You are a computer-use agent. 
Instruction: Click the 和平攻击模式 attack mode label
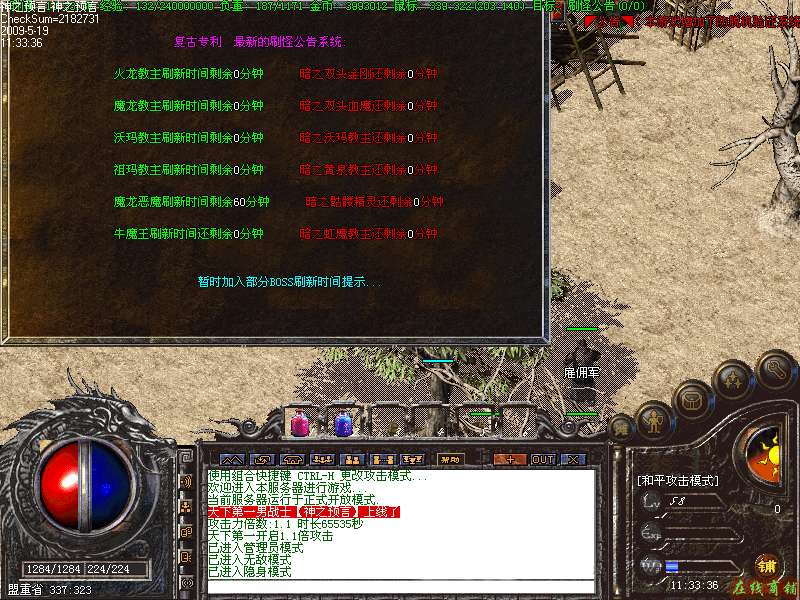pyautogui.click(x=678, y=480)
